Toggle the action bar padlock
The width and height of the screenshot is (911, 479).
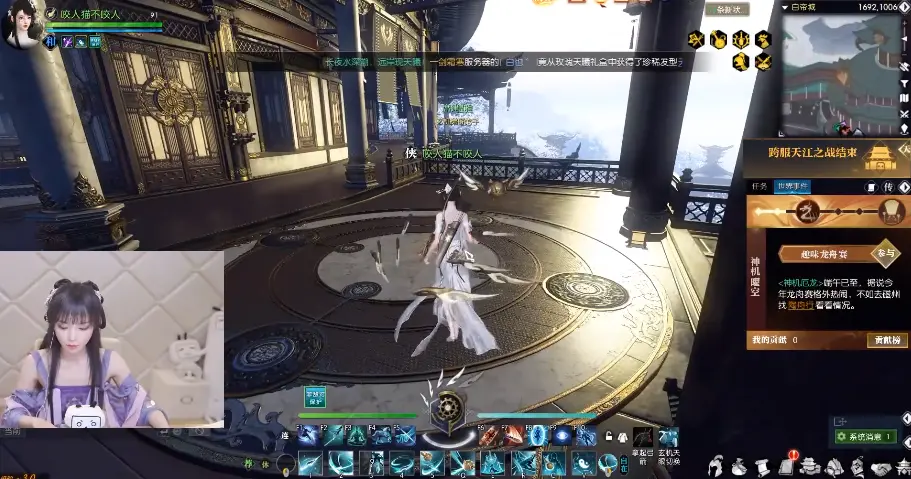607,437
